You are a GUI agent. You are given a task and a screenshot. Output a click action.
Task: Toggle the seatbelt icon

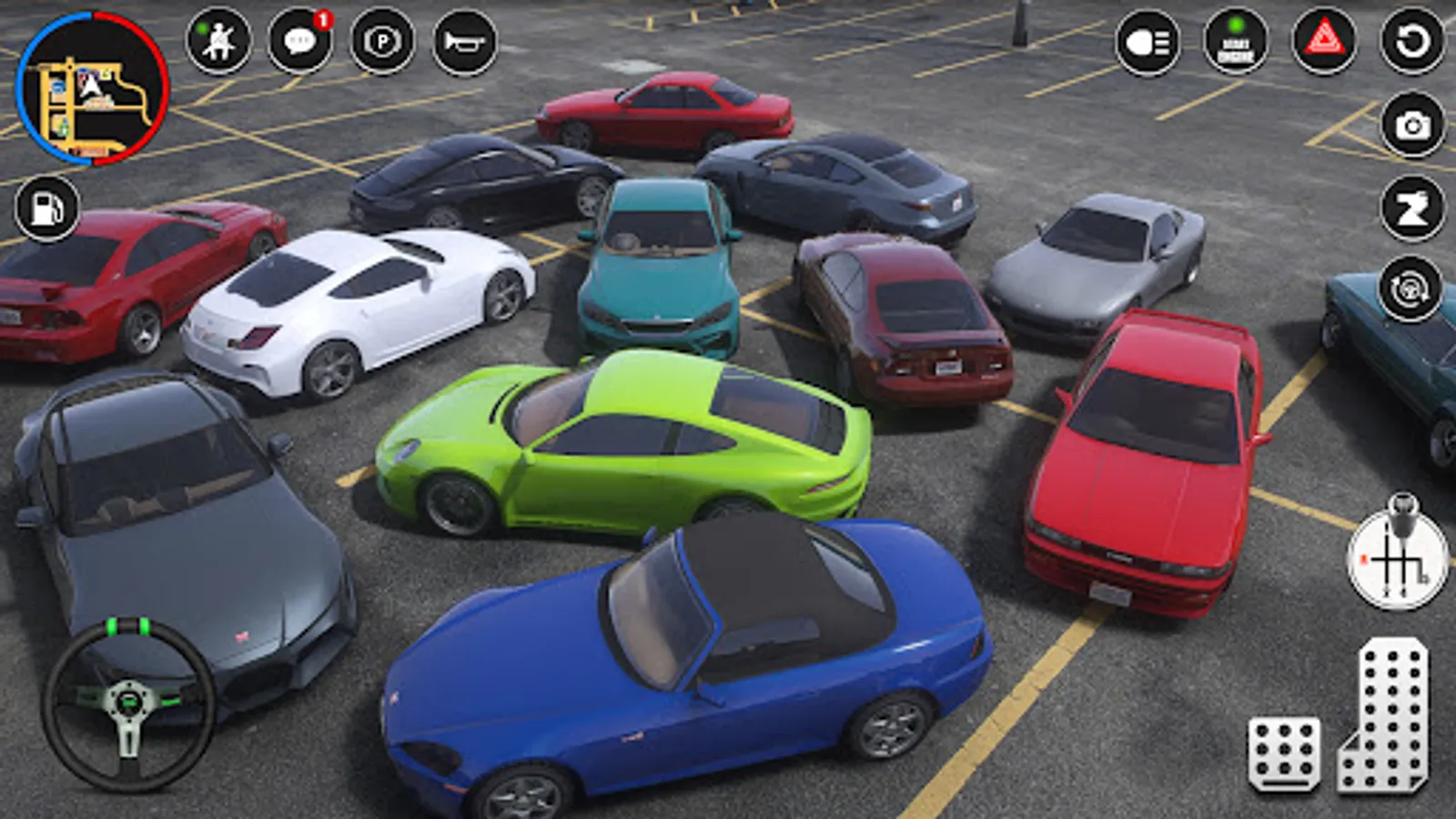pyautogui.click(x=218, y=41)
